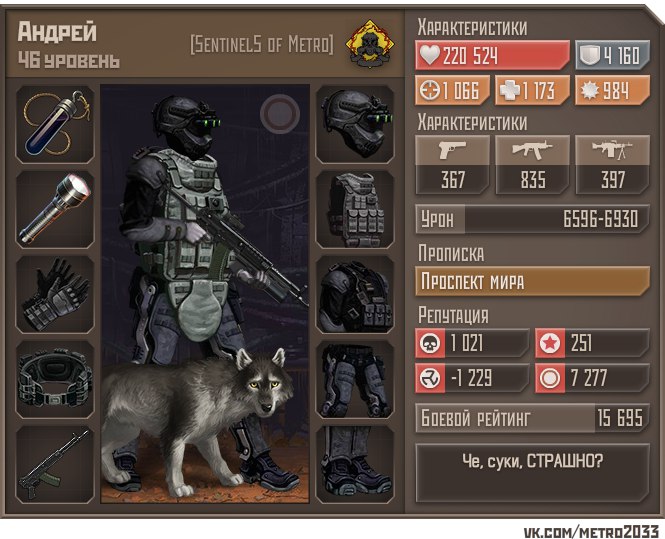Screen dimensions: 665x539
Task: Open the Проспект мира station field
Action: tap(531, 281)
